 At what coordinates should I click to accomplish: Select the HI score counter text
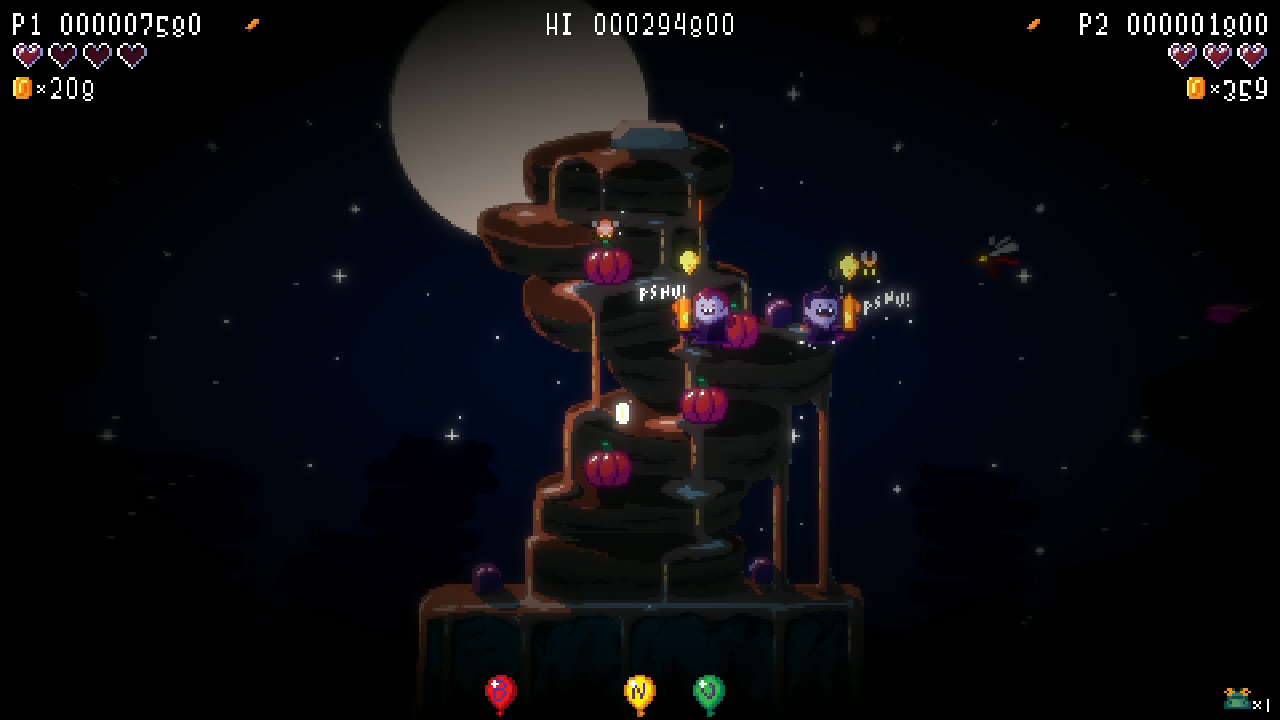click(x=638, y=24)
